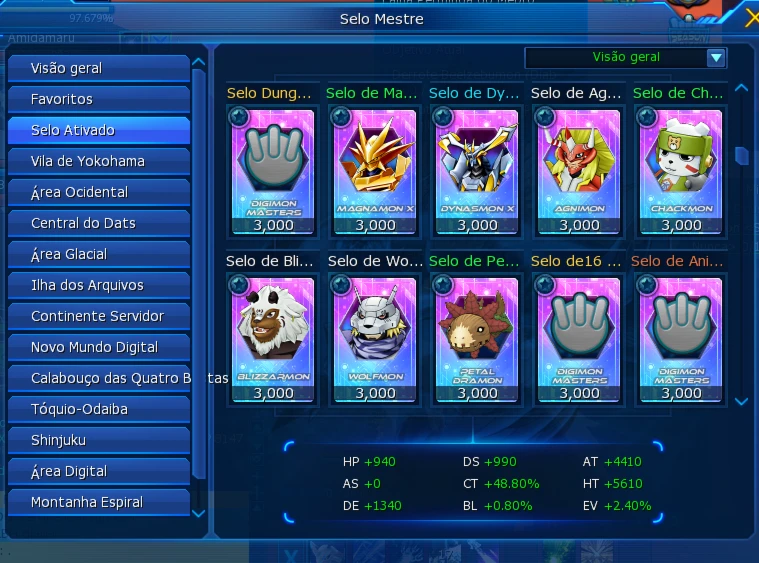Image resolution: width=759 pixels, height=563 pixels.
Task: Close the Selo Mestre window
Action: (x=752, y=18)
